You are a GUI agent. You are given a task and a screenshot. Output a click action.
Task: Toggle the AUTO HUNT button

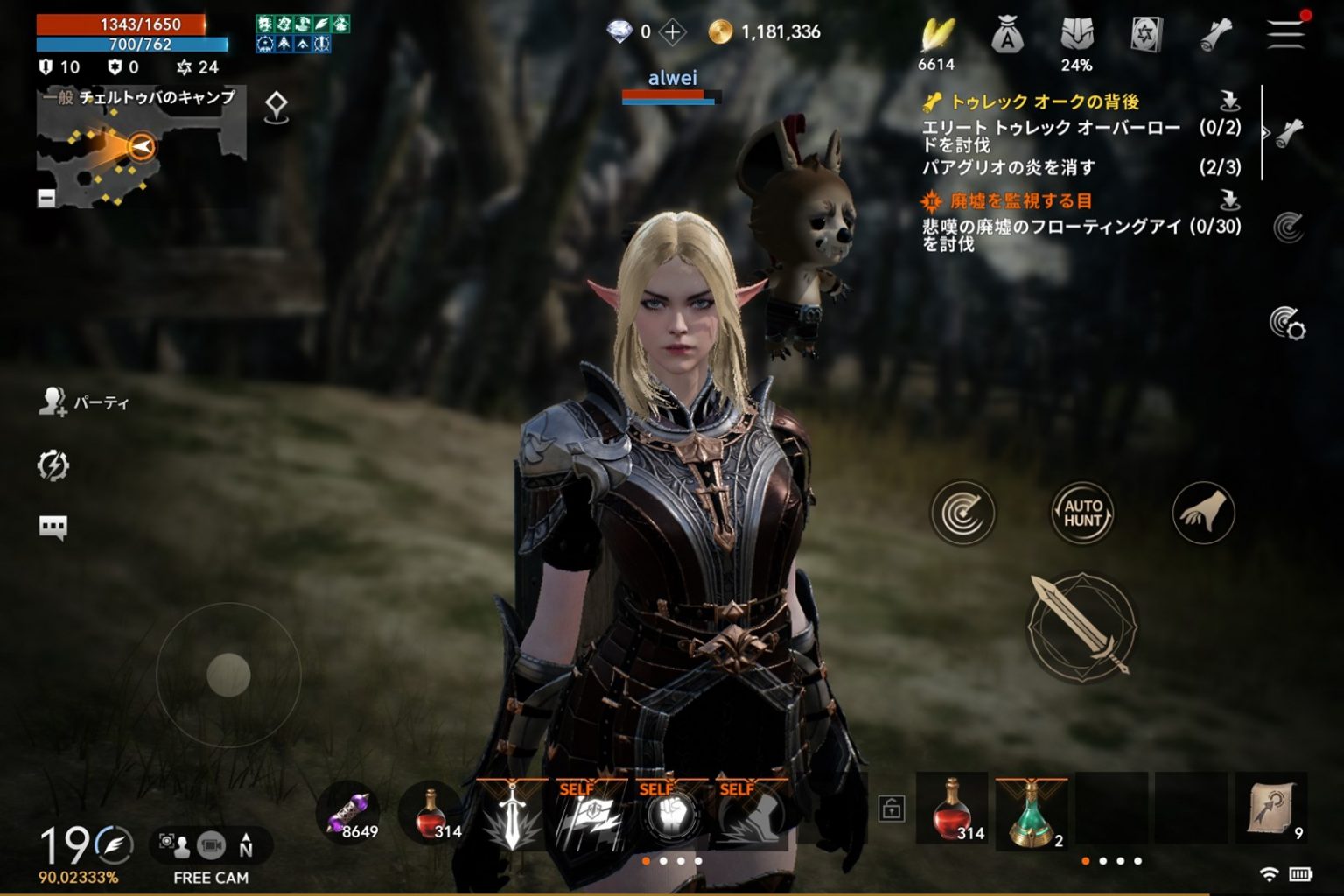[x=1082, y=513]
